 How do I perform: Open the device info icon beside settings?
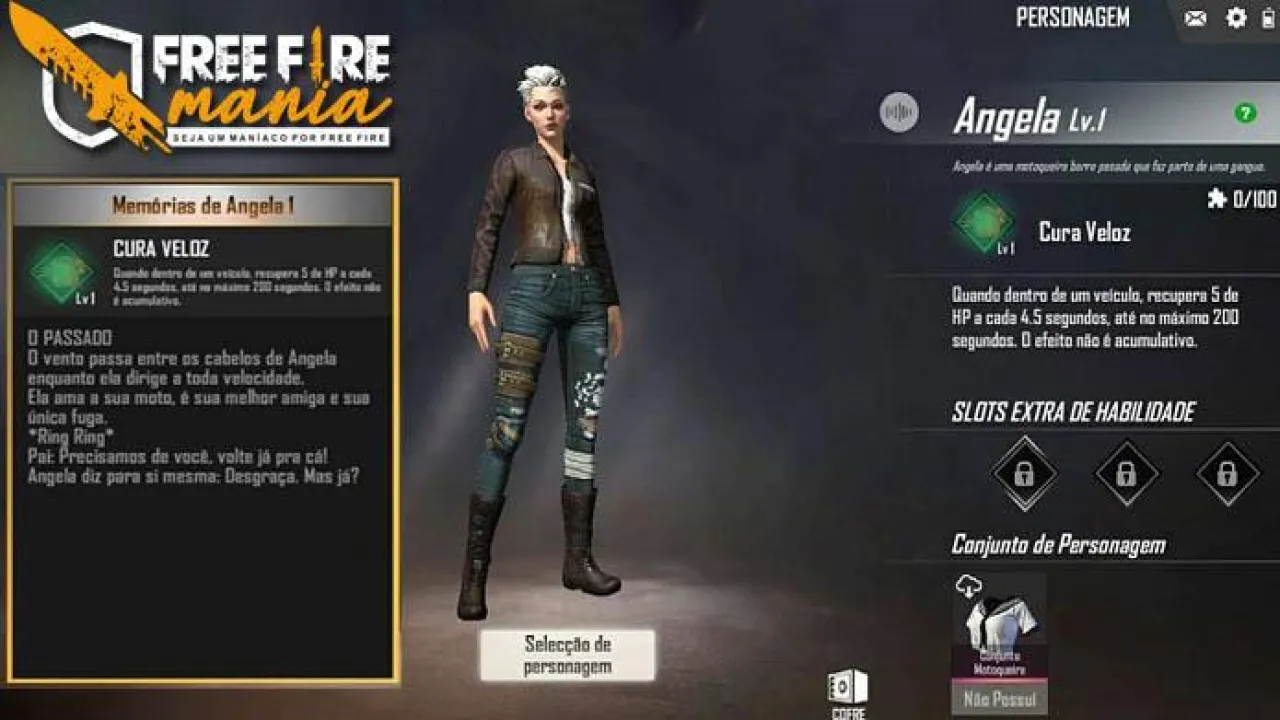[x=1268, y=18]
